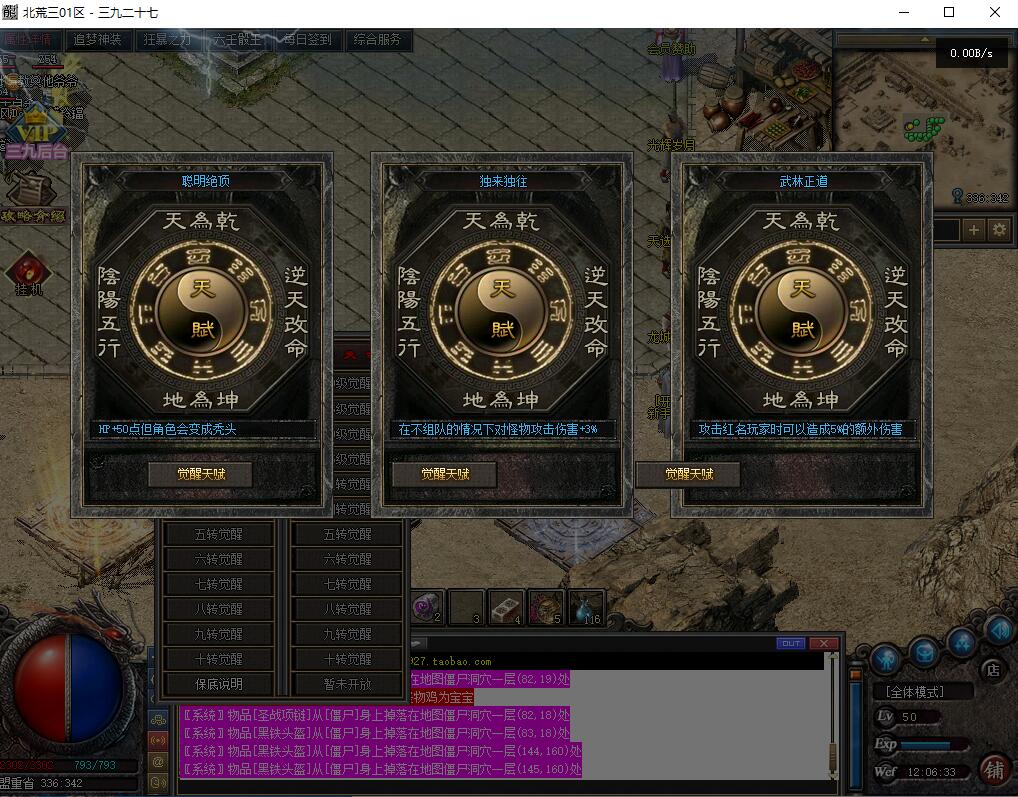The image size is (1018, 797).
Task: Toggle the 挂机 auto-play icon
Action: pos(28,274)
